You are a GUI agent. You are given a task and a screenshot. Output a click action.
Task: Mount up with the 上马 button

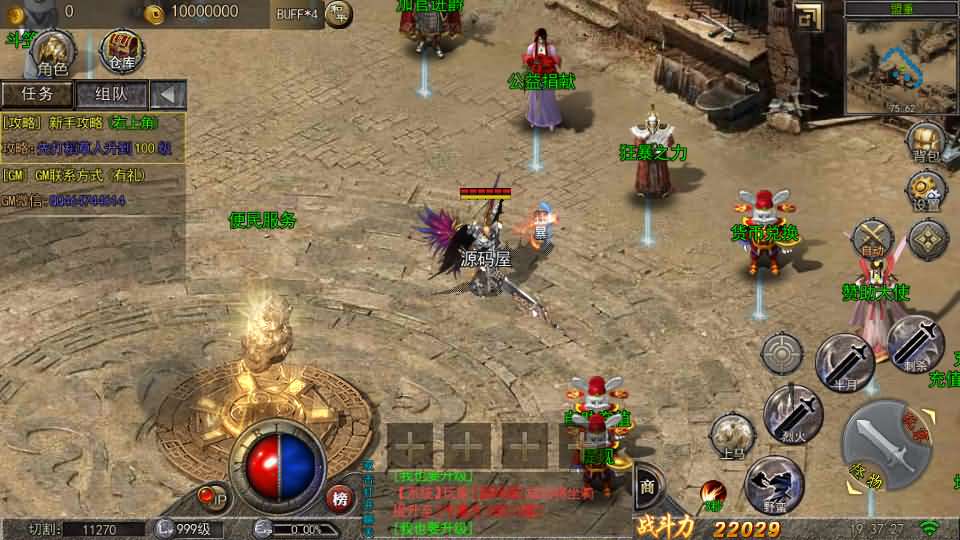pyautogui.click(x=732, y=437)
